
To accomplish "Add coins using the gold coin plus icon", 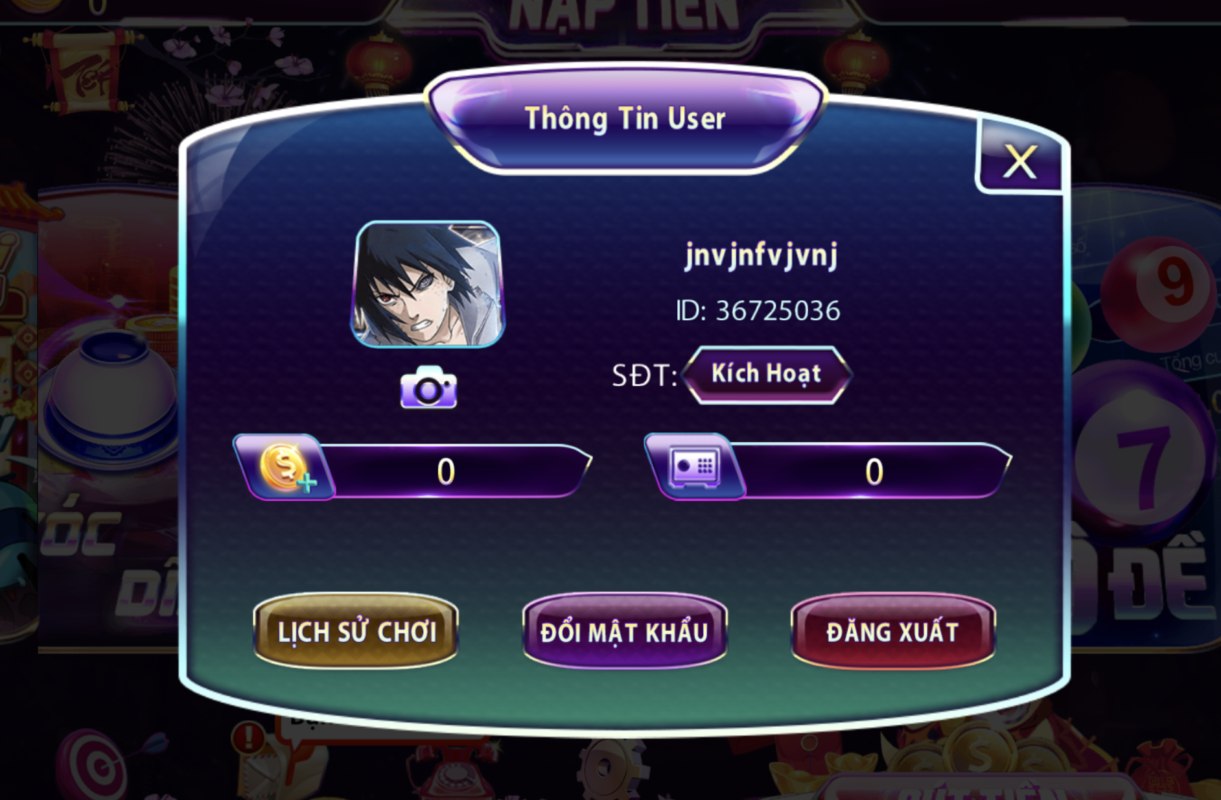I will (286, 468).
